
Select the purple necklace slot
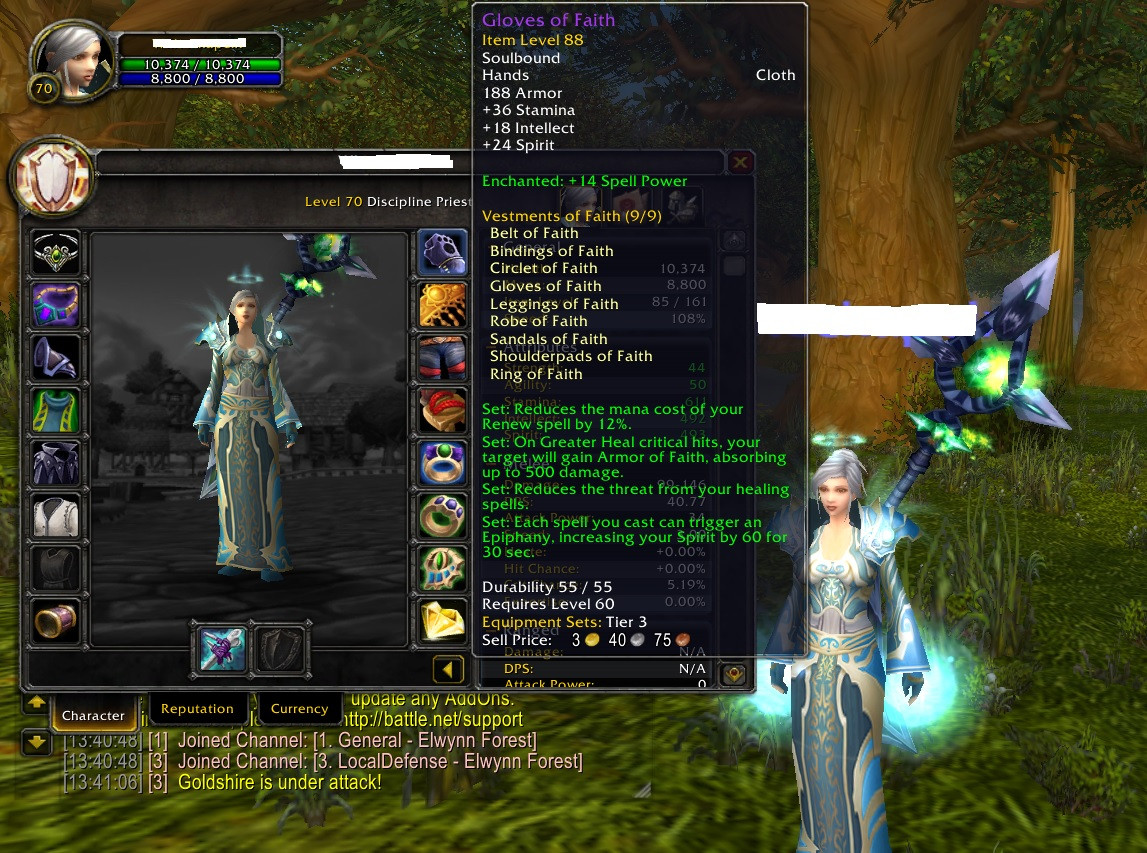click(56, 305)
